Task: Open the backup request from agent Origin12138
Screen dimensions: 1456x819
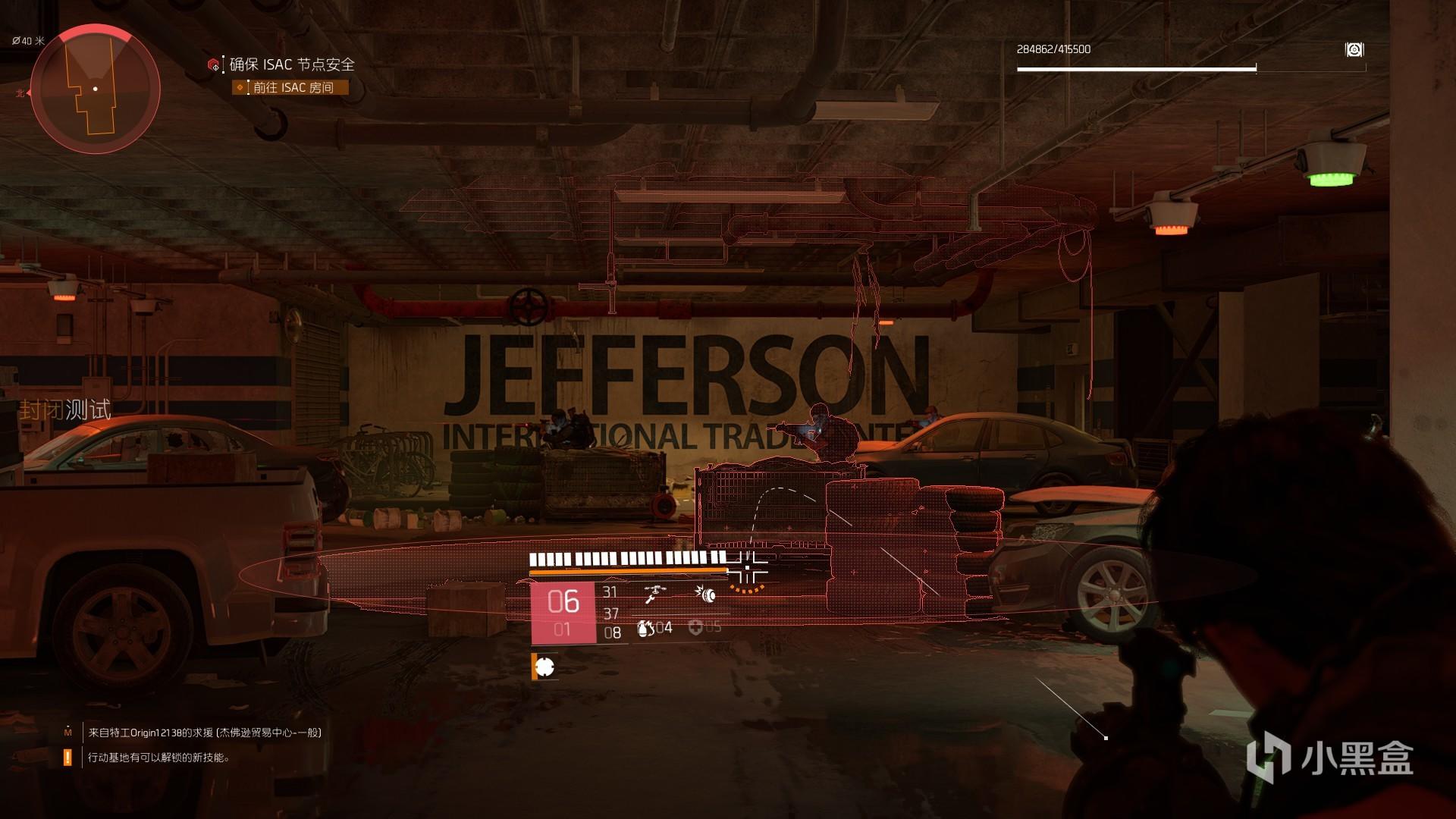Action: 205,733
